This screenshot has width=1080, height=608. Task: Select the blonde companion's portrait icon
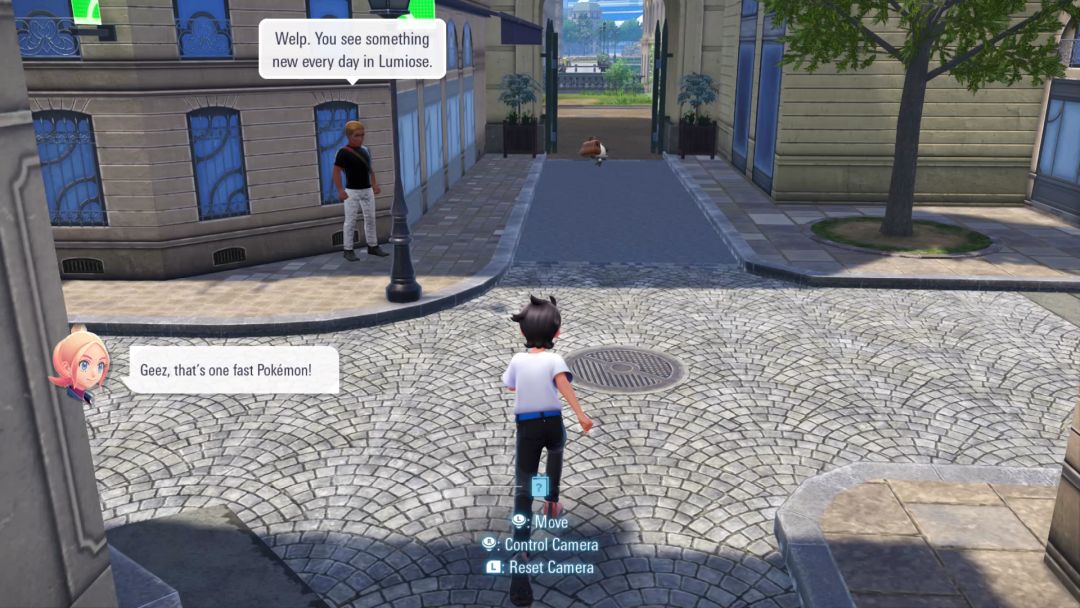pos(80,363)
